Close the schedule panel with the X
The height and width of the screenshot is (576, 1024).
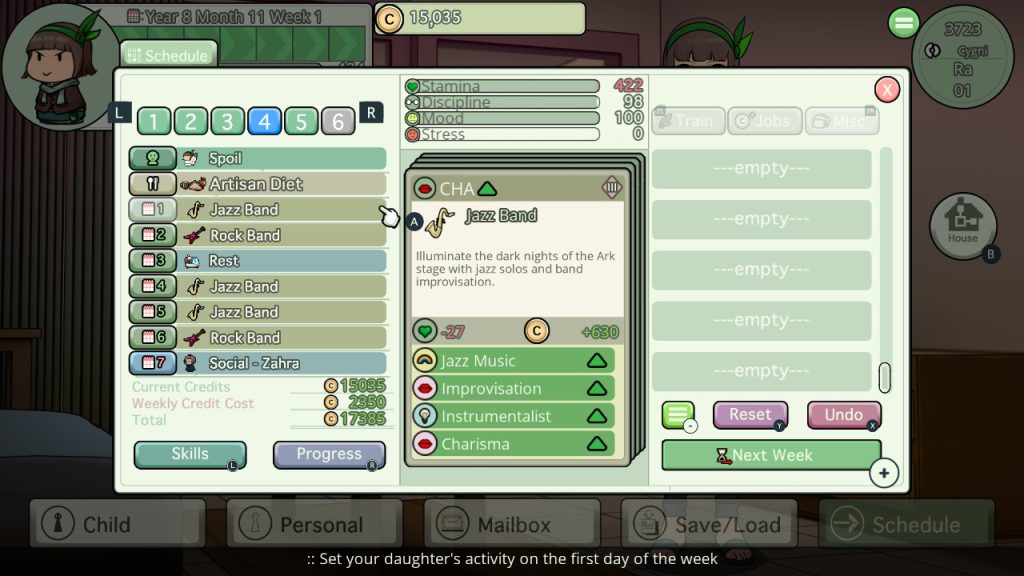pyautogui.click(x=886, y=90)
